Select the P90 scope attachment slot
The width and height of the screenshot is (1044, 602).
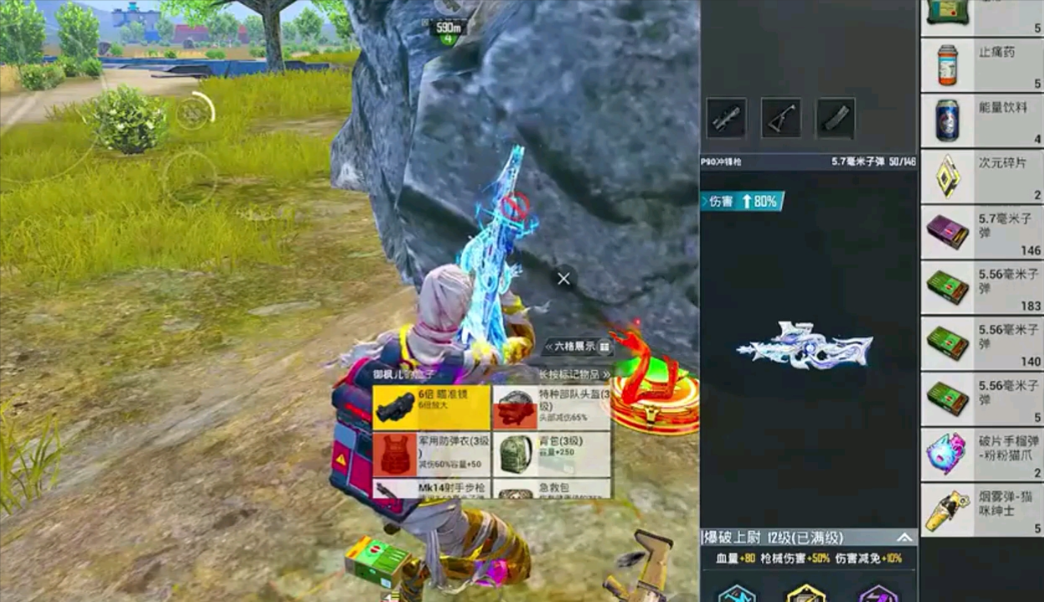726,118
